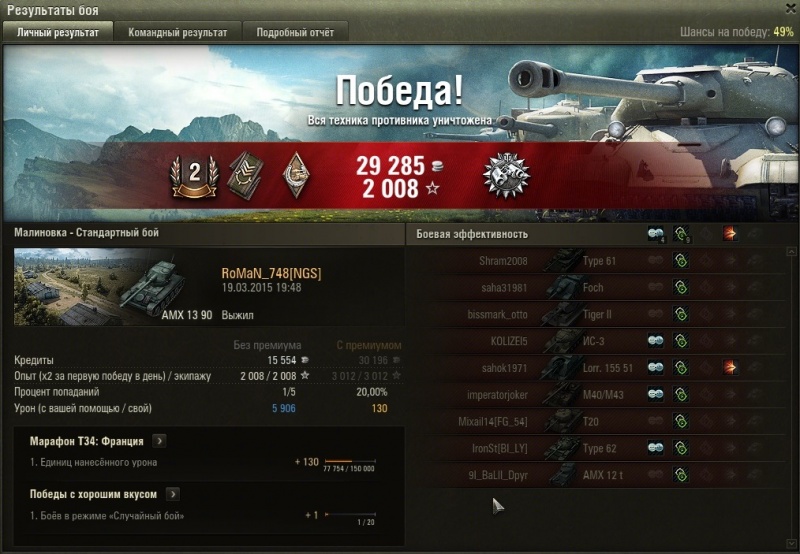The height and width of the screenshot is (554, 800).
Task: Select the saha31981 Foch row
Action: tap(600, 288)
